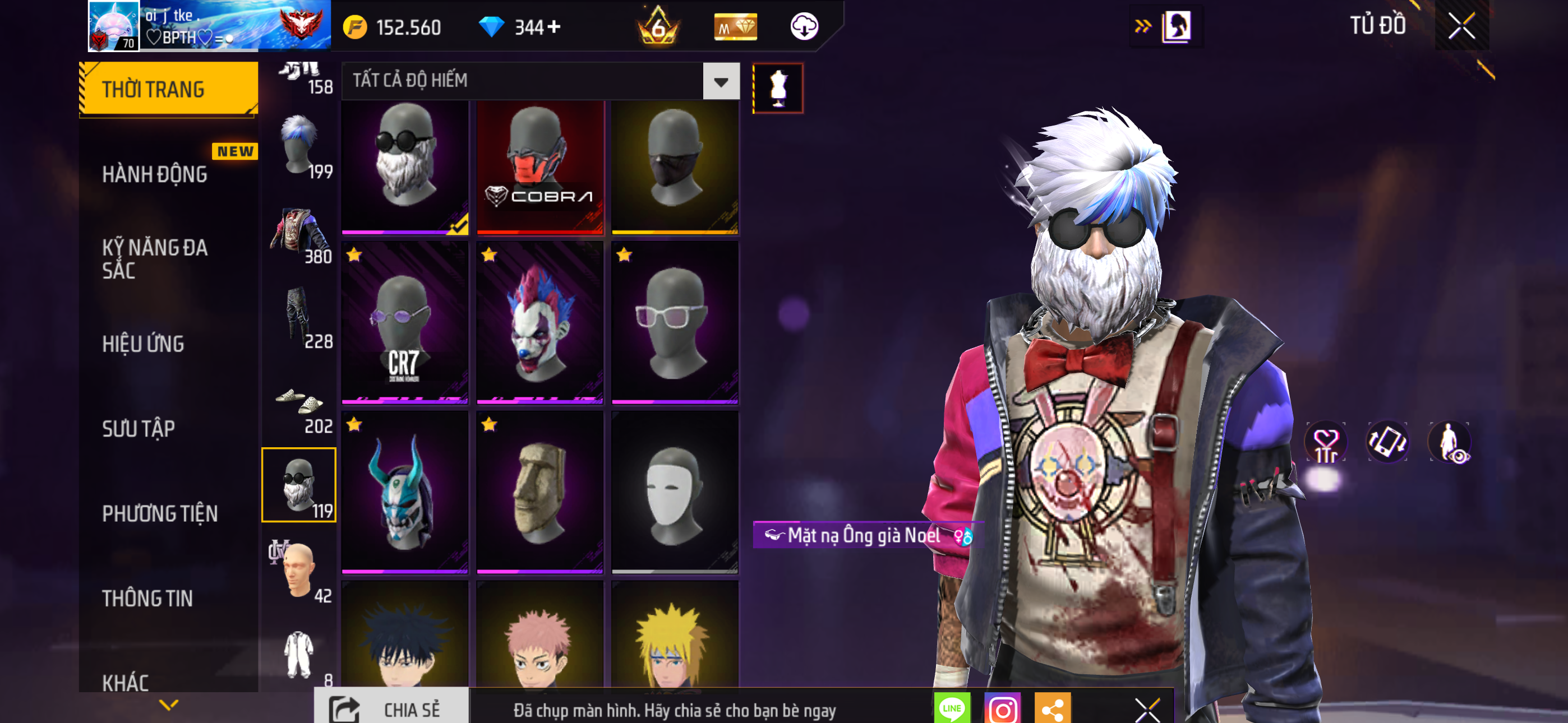Dismiss the screenshot share bar

1147,709
